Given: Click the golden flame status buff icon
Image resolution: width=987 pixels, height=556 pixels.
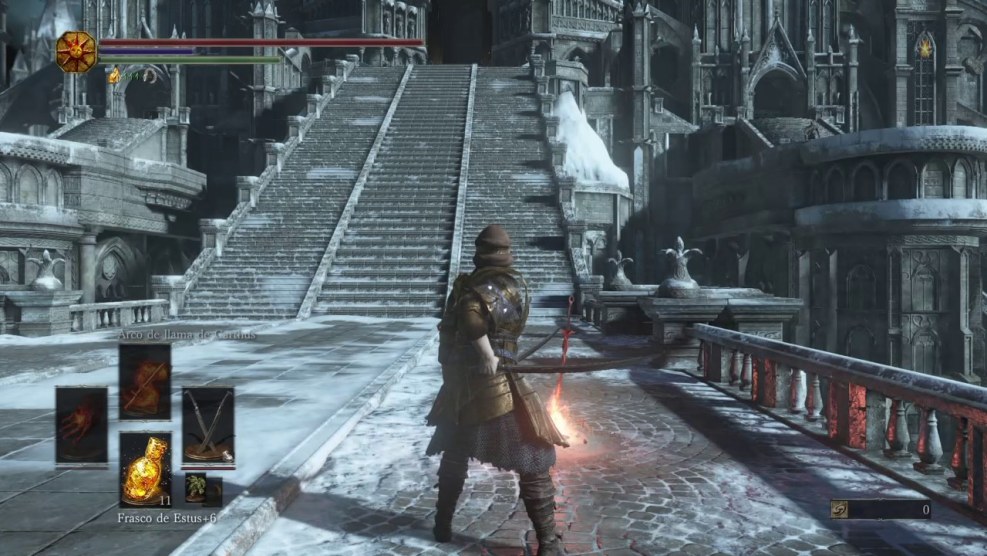Looking at the screenshot, I should [x=114, y=76].
